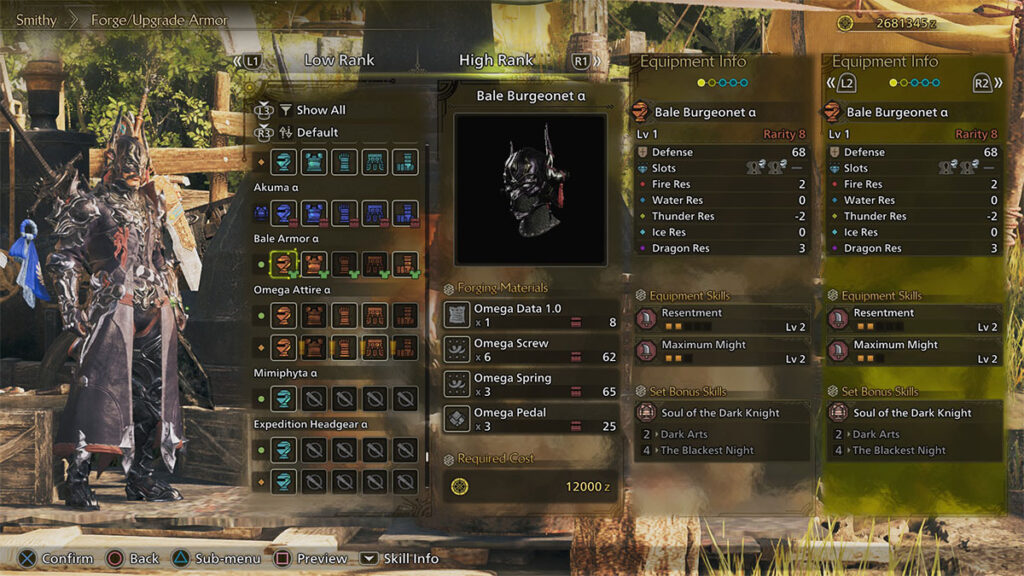This screenshot has width=1024, height=576.
Task: Select the Bale Armor helm slot
Action: pos(285,265)
